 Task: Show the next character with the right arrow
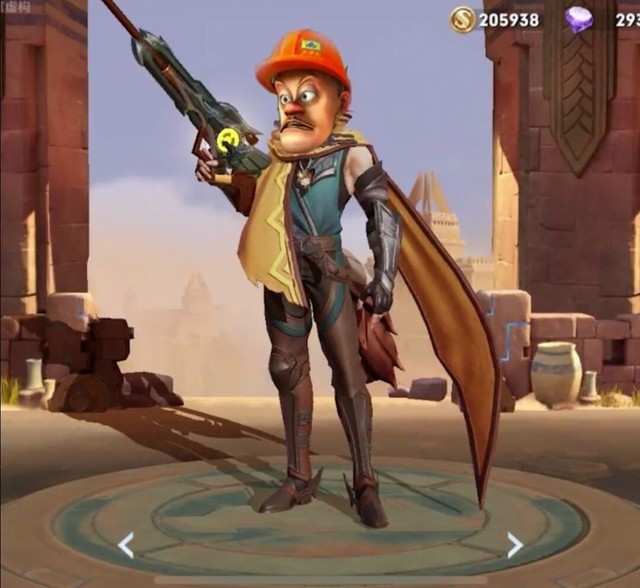click(514, 545)
